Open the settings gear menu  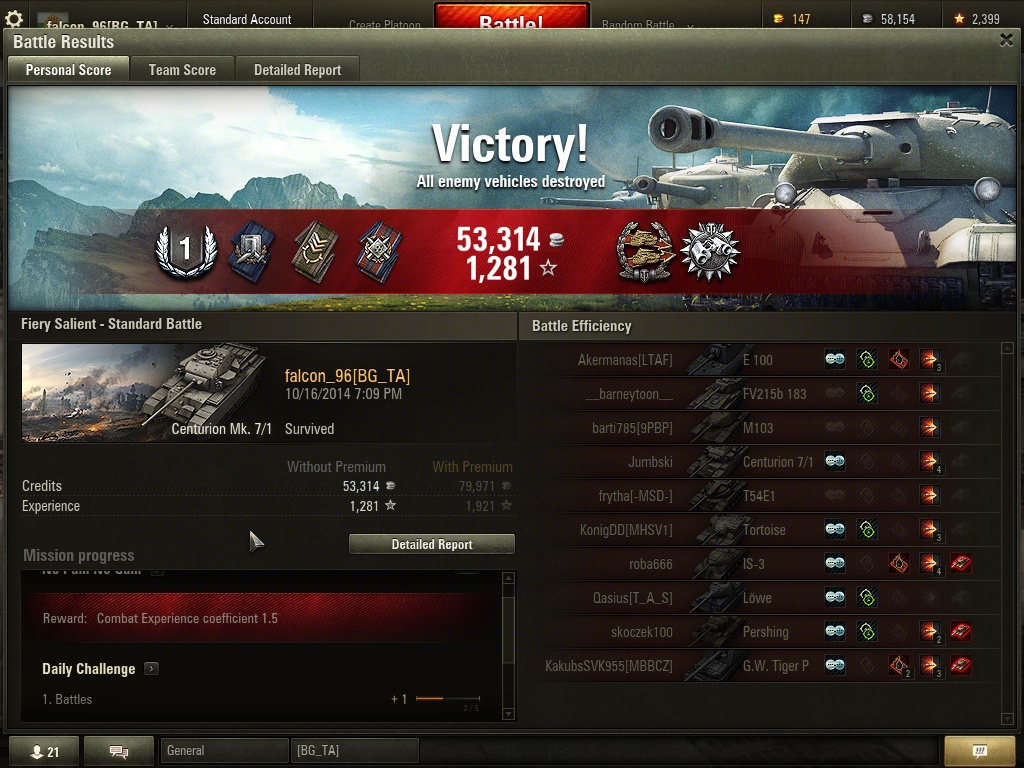click(x=14, y=19)
